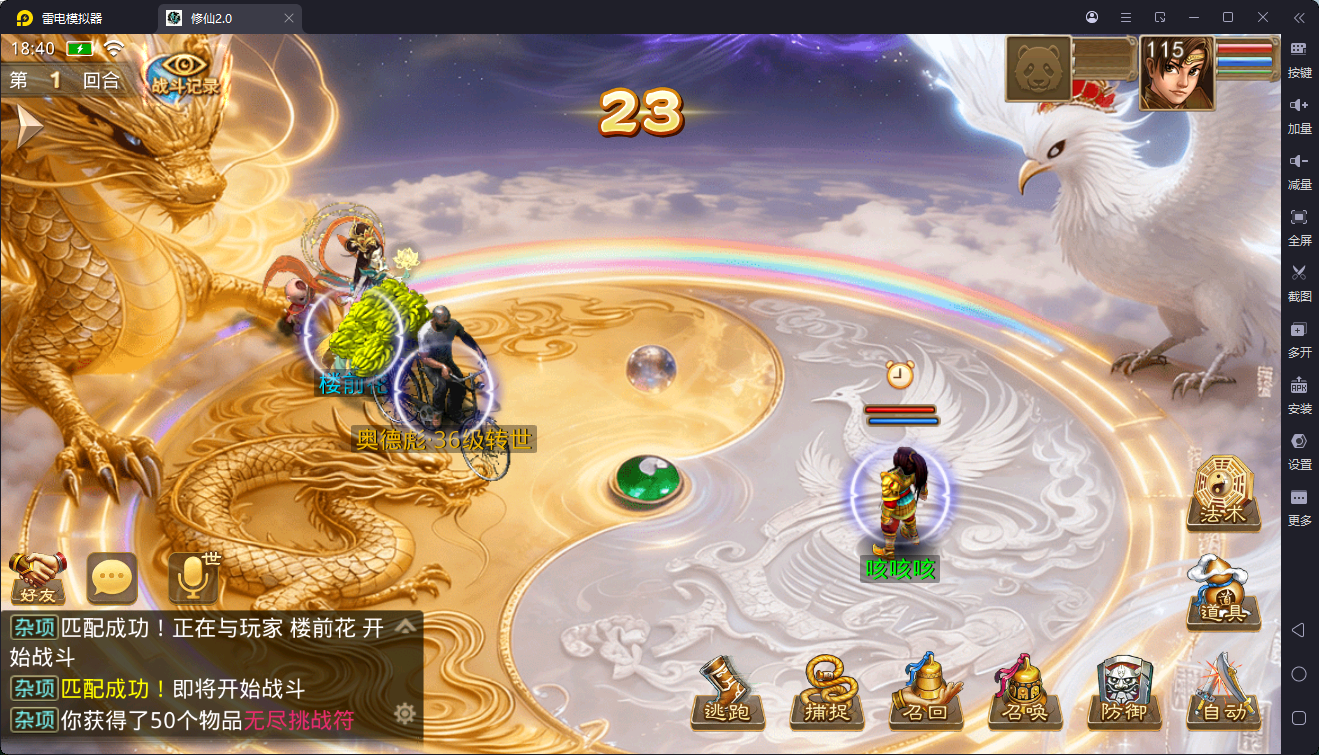Open chat settings gear icon
Viewport: 1319px width, 755px height.
[x=405, y=713]
